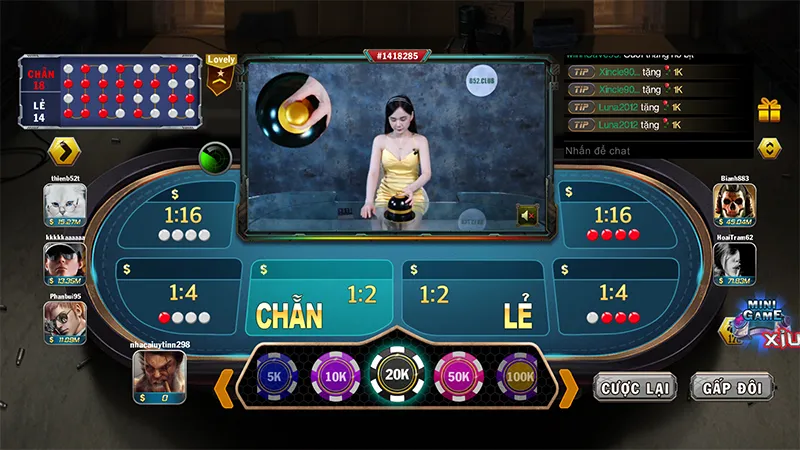Image resolution: width=800 pixels, height=450 pixels.
Task: Toggle the video sound speaker icon
Action: click(x=527, y=214)
